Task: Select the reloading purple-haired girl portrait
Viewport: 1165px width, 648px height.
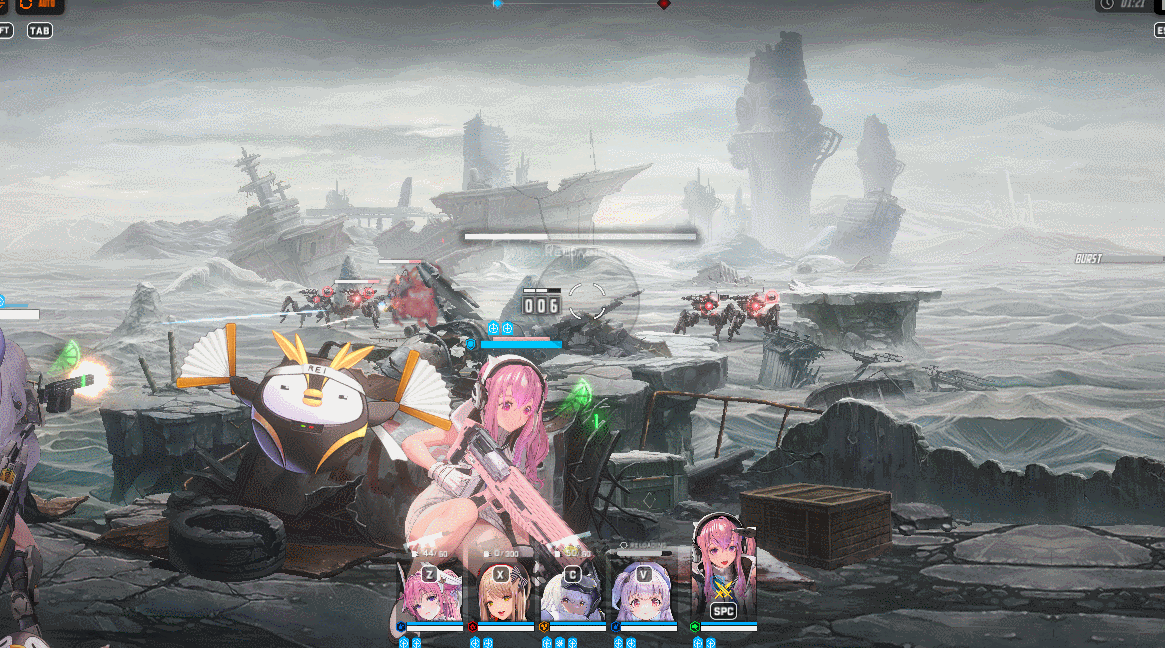Action: [x=643, y=596]
